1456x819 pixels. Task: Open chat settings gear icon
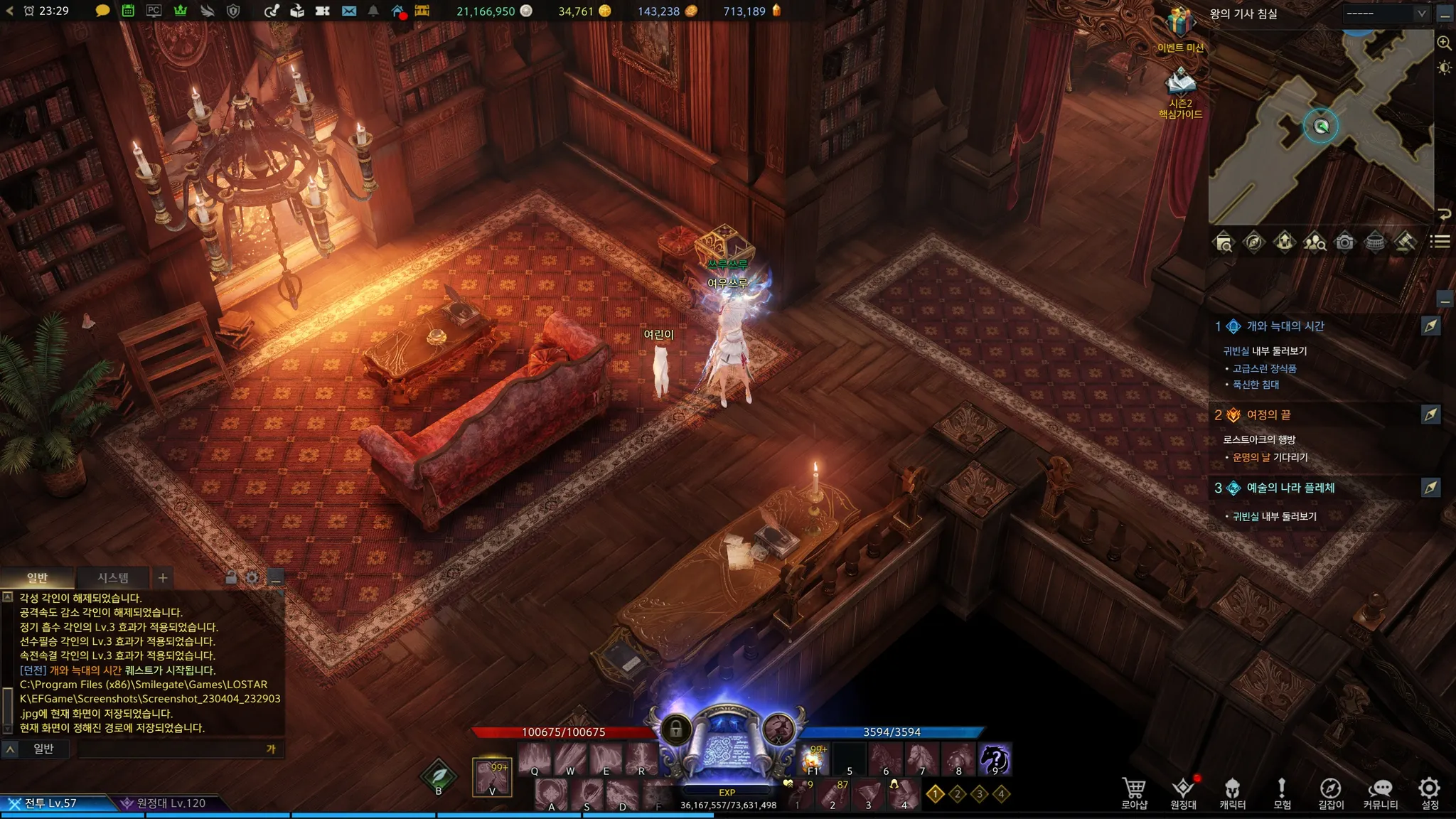coord(252,578)
